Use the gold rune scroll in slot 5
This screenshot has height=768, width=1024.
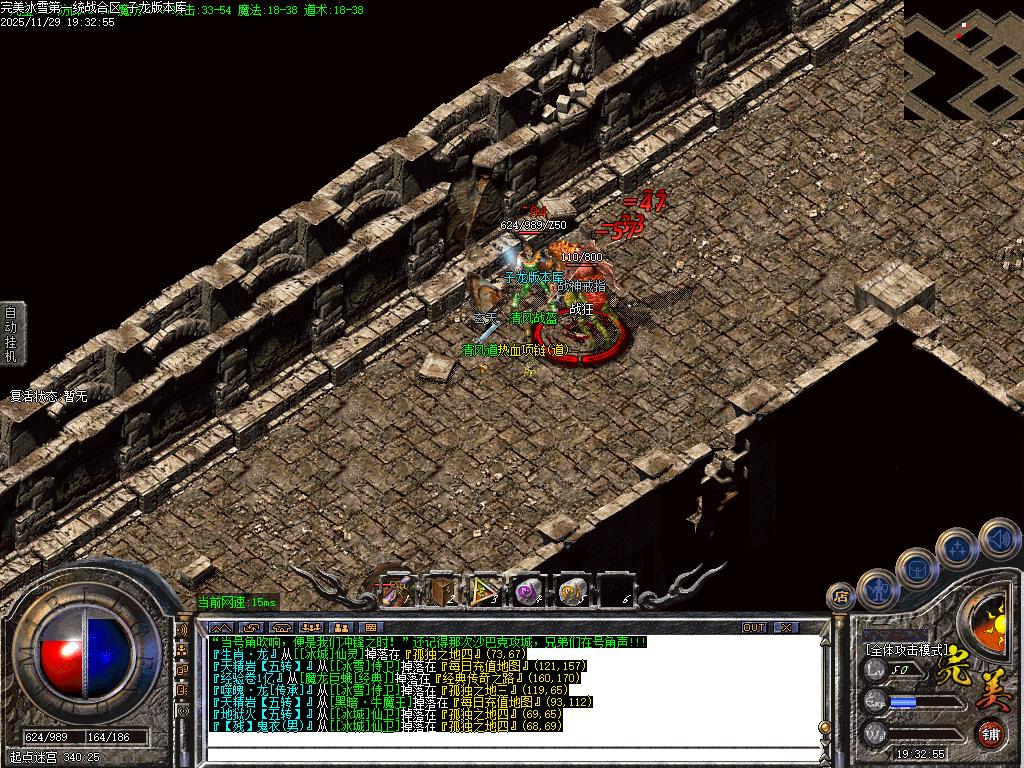point(572,591)
